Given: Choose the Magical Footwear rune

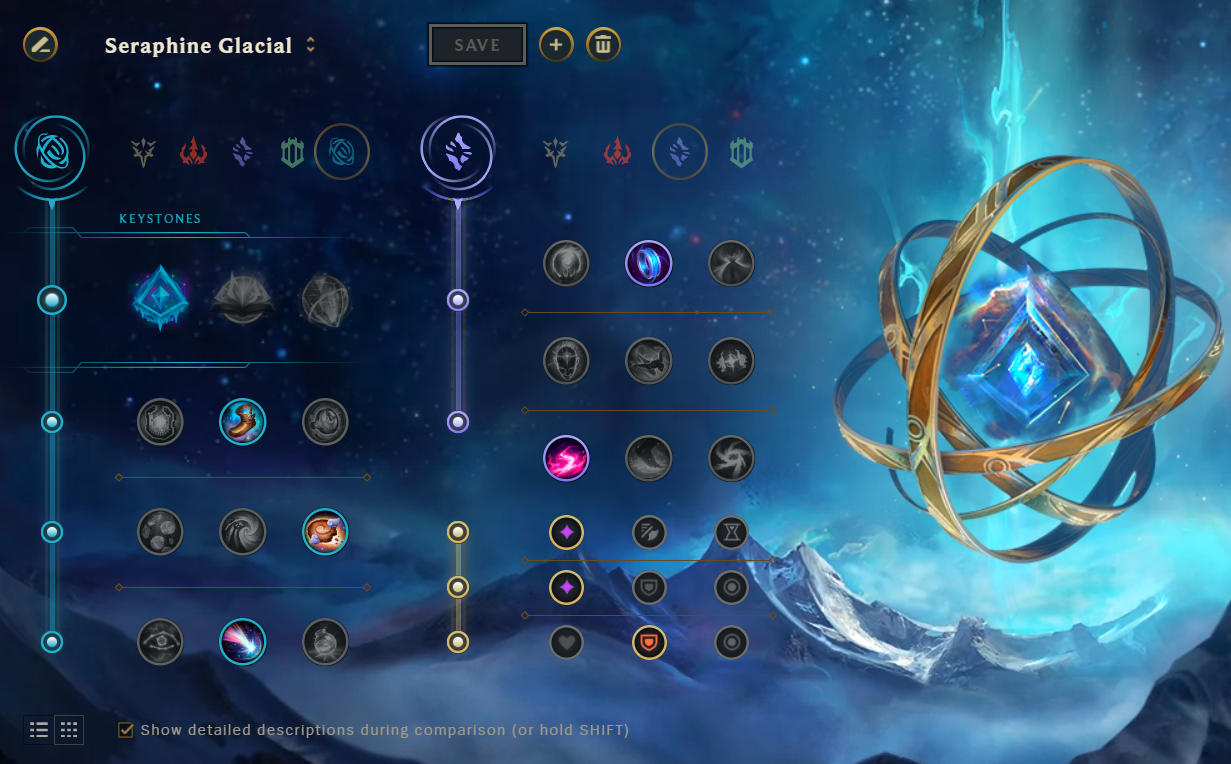Looking at the screenshot, I should pyautogui.click(x=242, y=422).
